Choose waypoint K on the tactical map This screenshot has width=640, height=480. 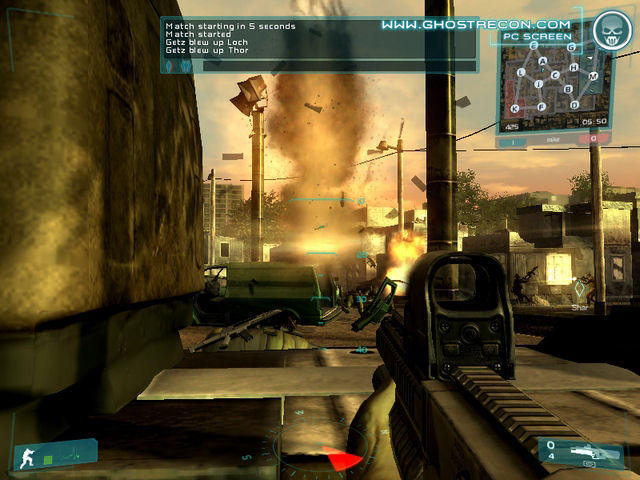[x=514, y=108]
